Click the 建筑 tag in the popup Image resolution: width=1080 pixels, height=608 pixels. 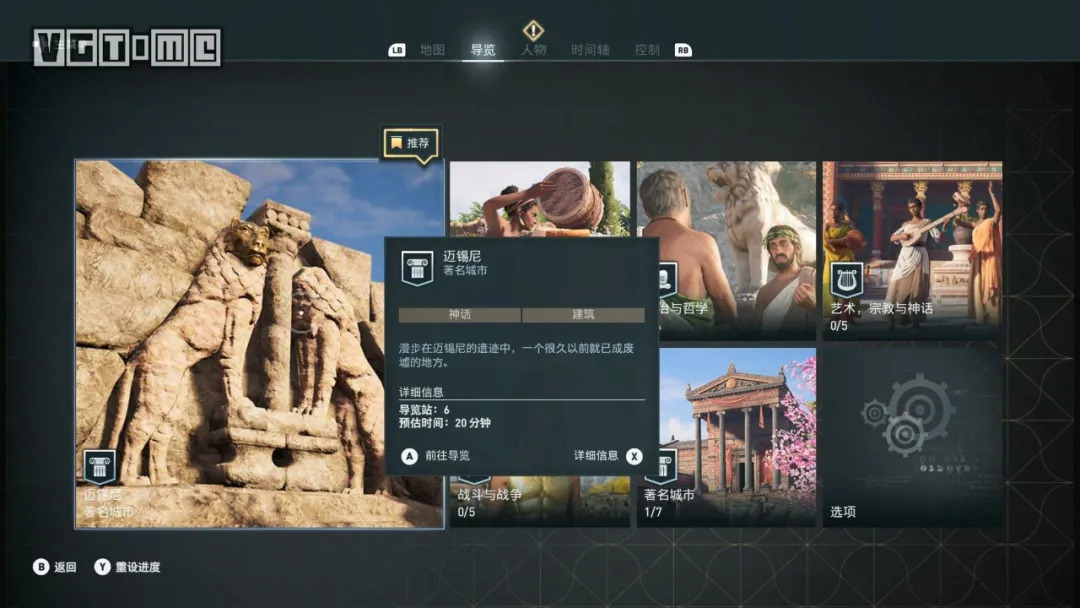point(583,315)
